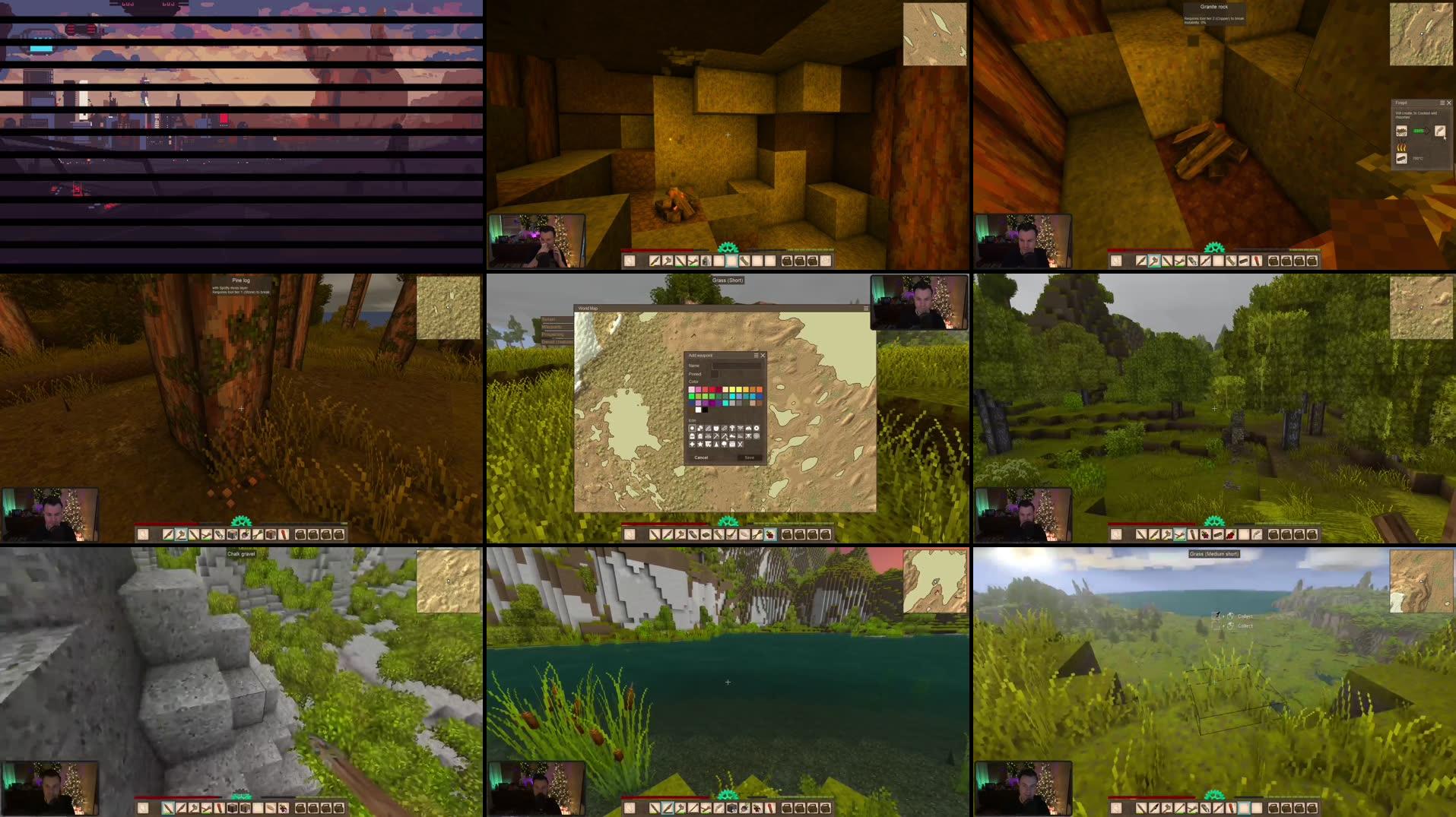This screenshot has height=817, width=1456.
Task: Select the star waypoint icon
Action: coord(699,444)
